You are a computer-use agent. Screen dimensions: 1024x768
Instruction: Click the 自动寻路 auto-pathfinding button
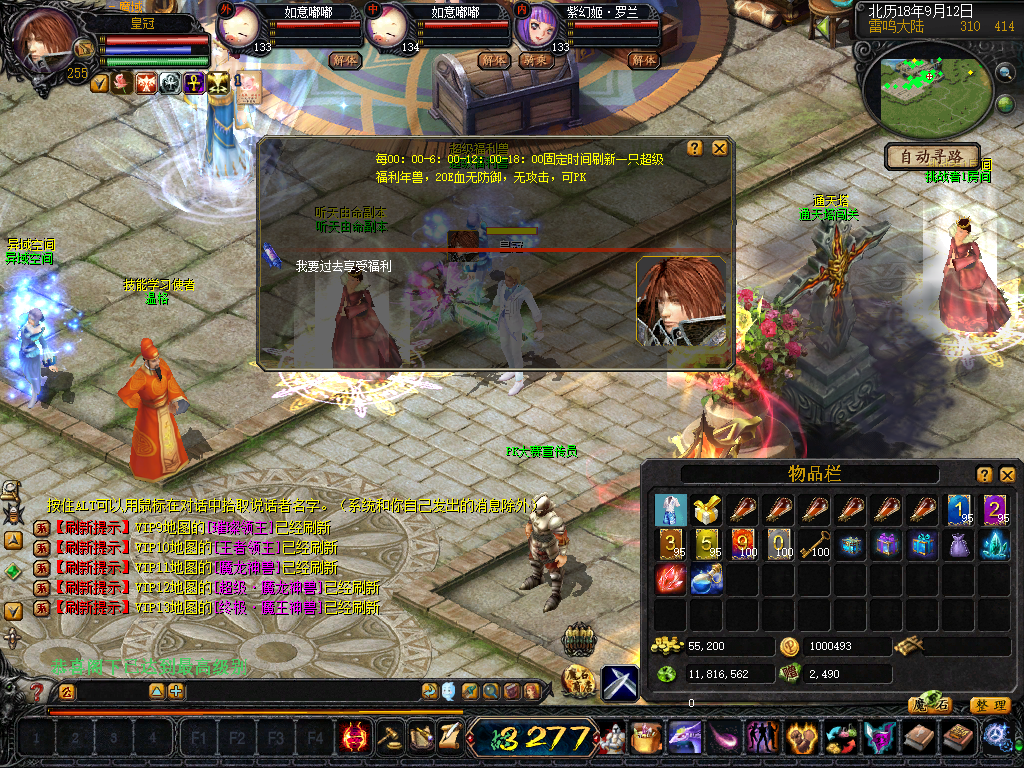tap(931, 157)
